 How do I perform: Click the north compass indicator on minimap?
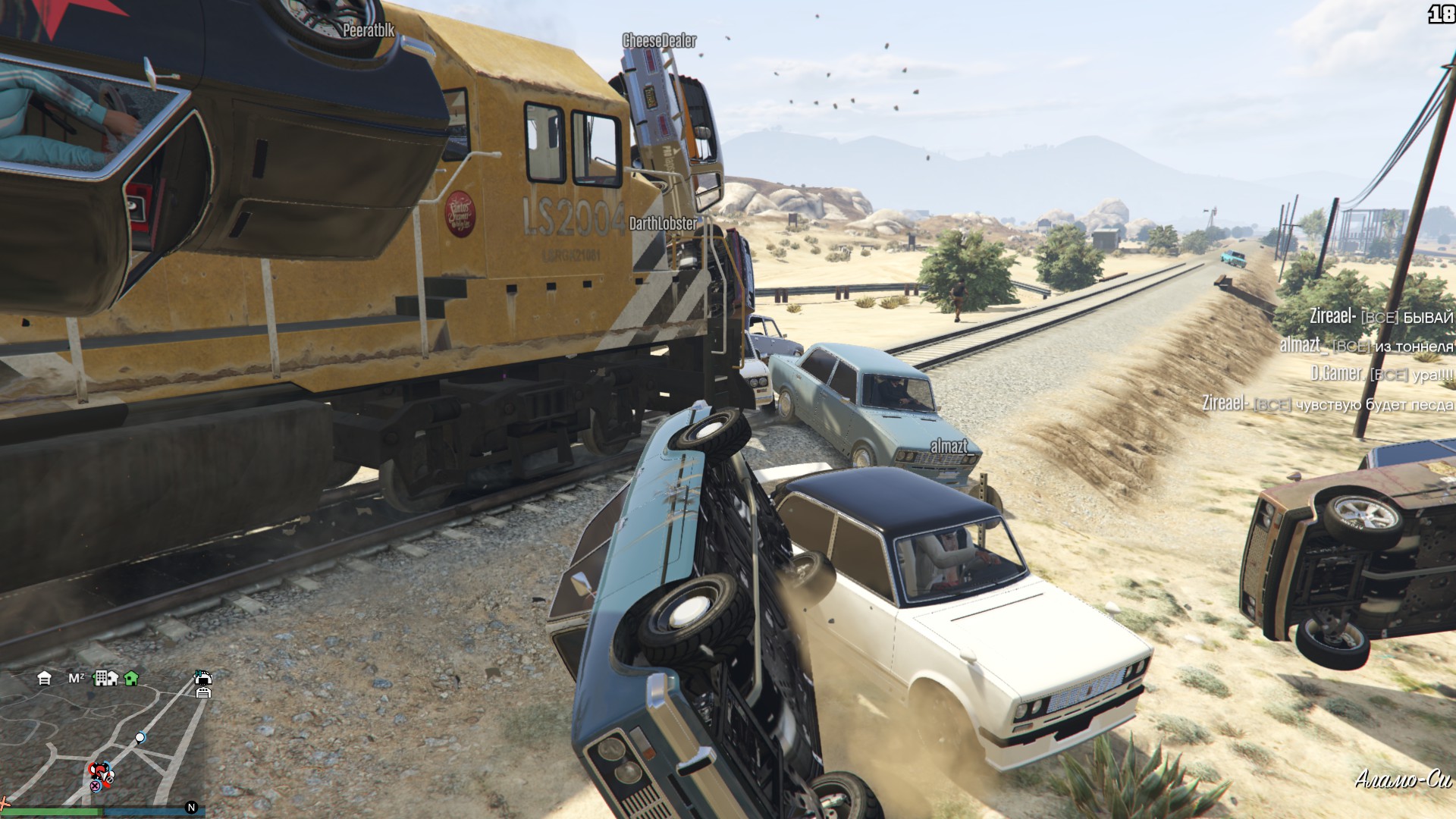(191, 808)
